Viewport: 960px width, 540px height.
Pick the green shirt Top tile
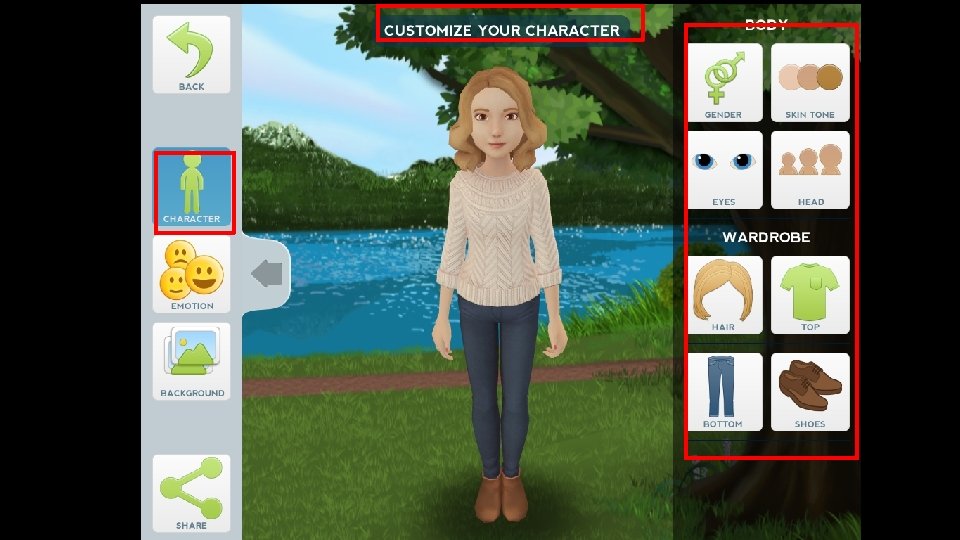[x=810, y=295]
